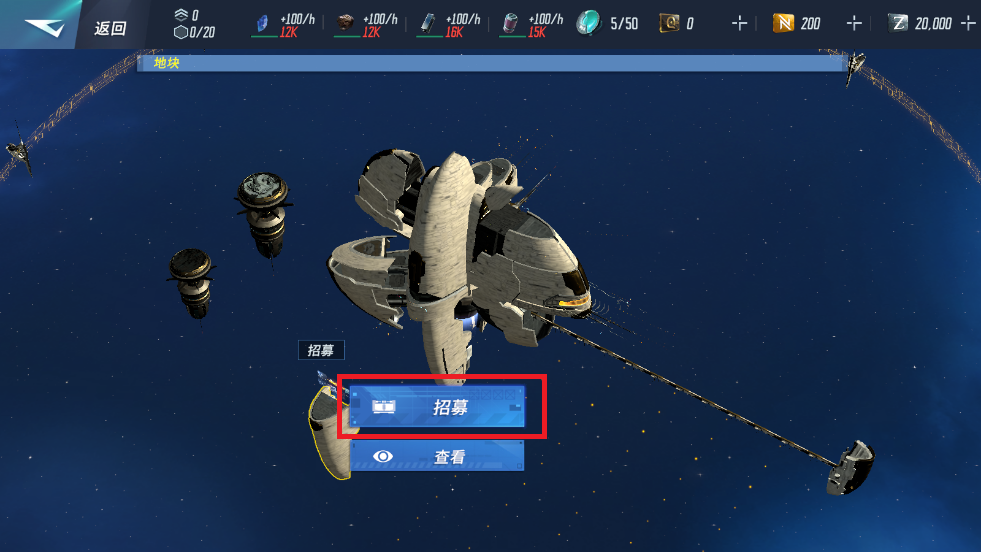
Task: Go back with the 返回 button
Action: [110, 27]
